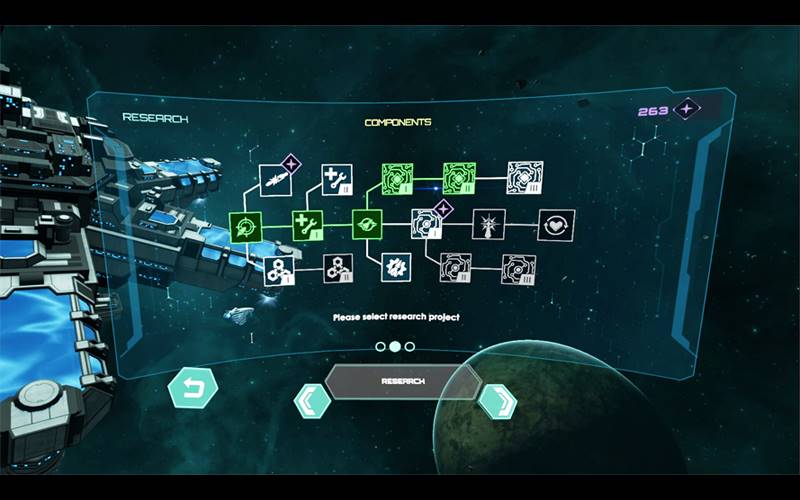Select the heart cycle research node

tap(555, 225)
